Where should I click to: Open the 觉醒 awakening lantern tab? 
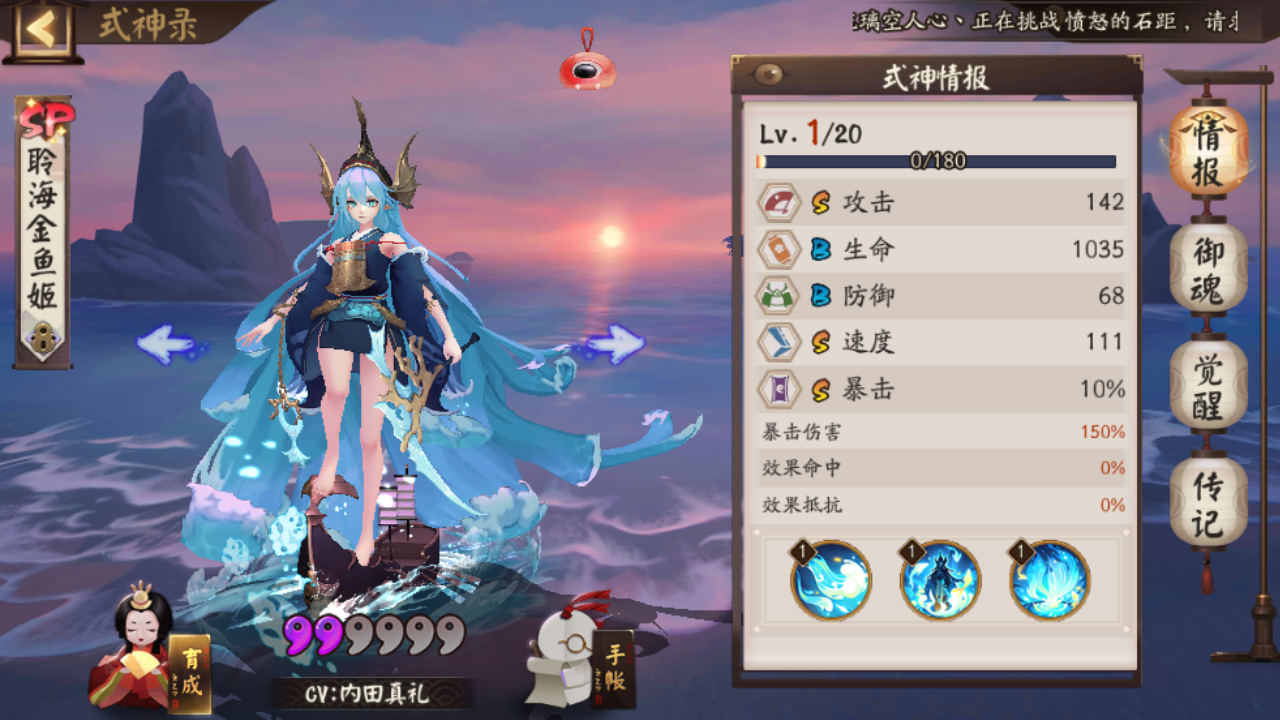[x=1207, y=378]
